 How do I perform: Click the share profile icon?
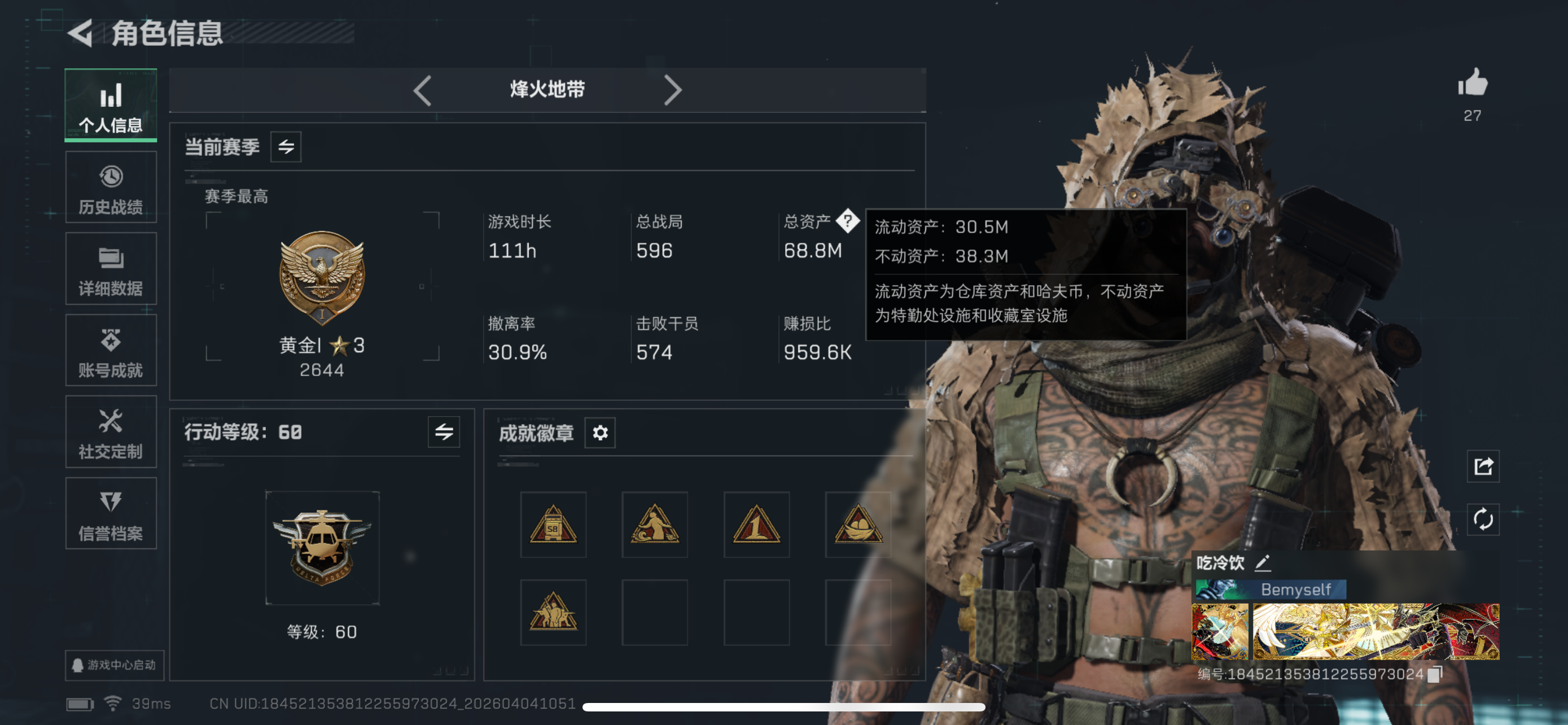pyautogui.click(x=1482, y=467)
